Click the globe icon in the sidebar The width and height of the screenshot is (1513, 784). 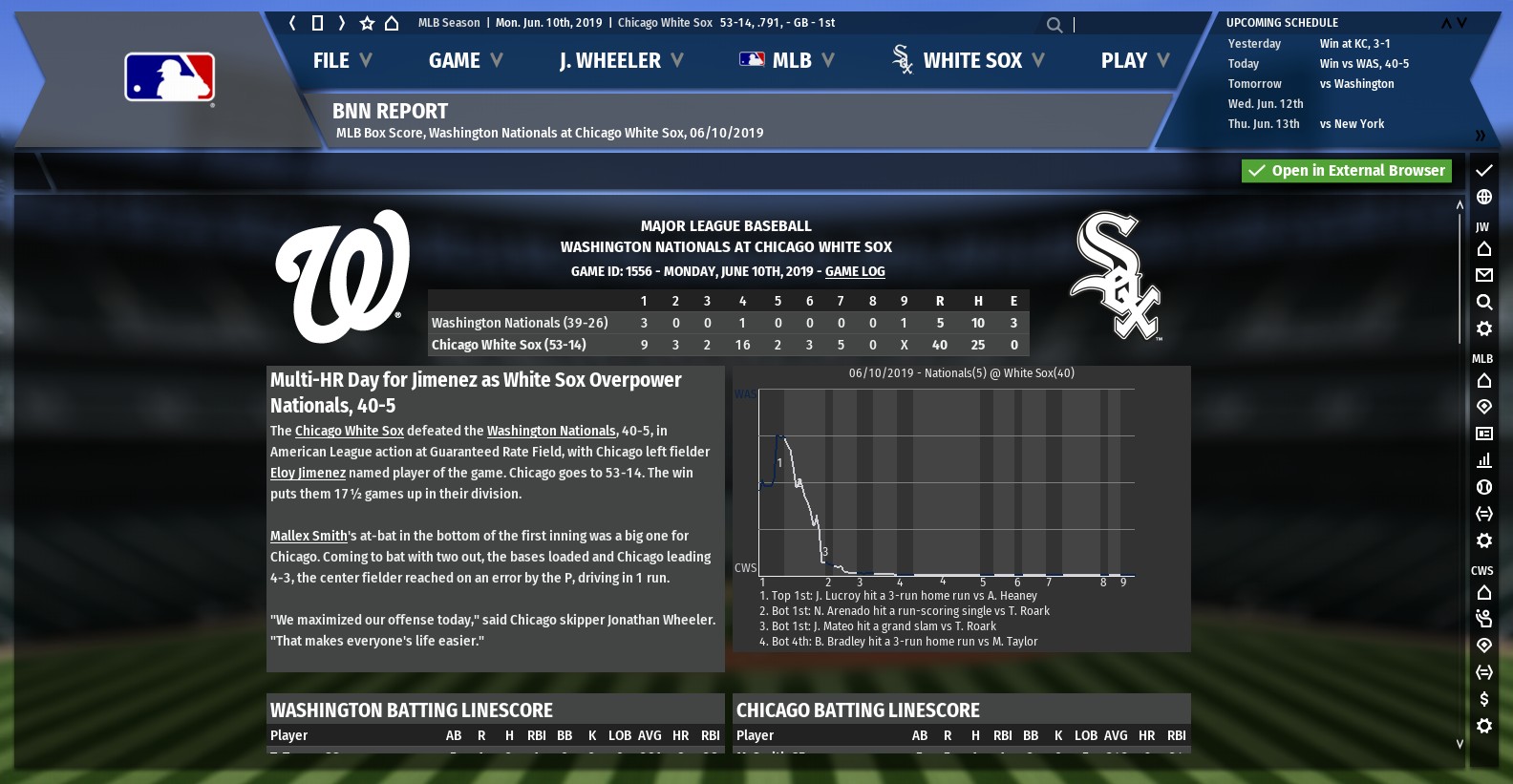point(1483,197)
